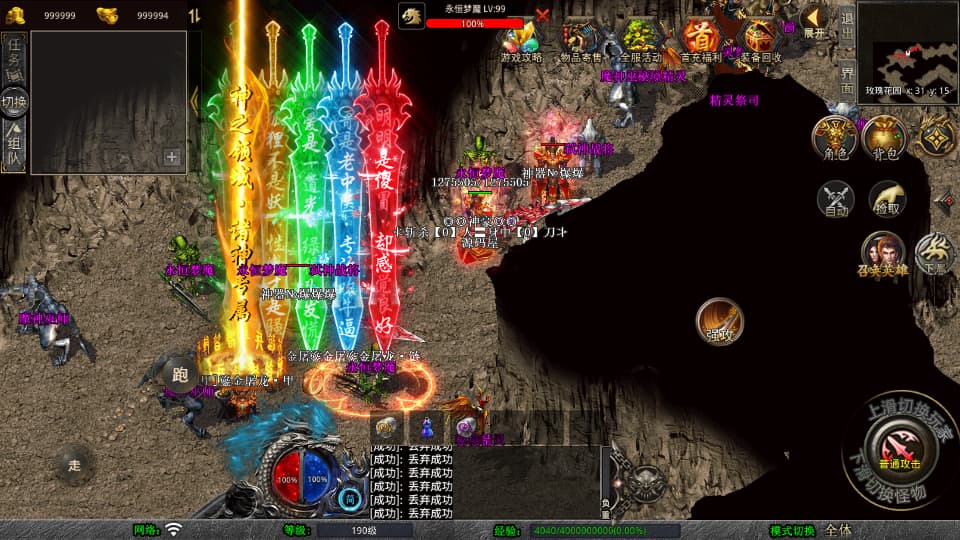Toggle the 展开 expand arrow button
Image resolution: width=960 pixels, height=540 pixels.
(x=815, y=20)
